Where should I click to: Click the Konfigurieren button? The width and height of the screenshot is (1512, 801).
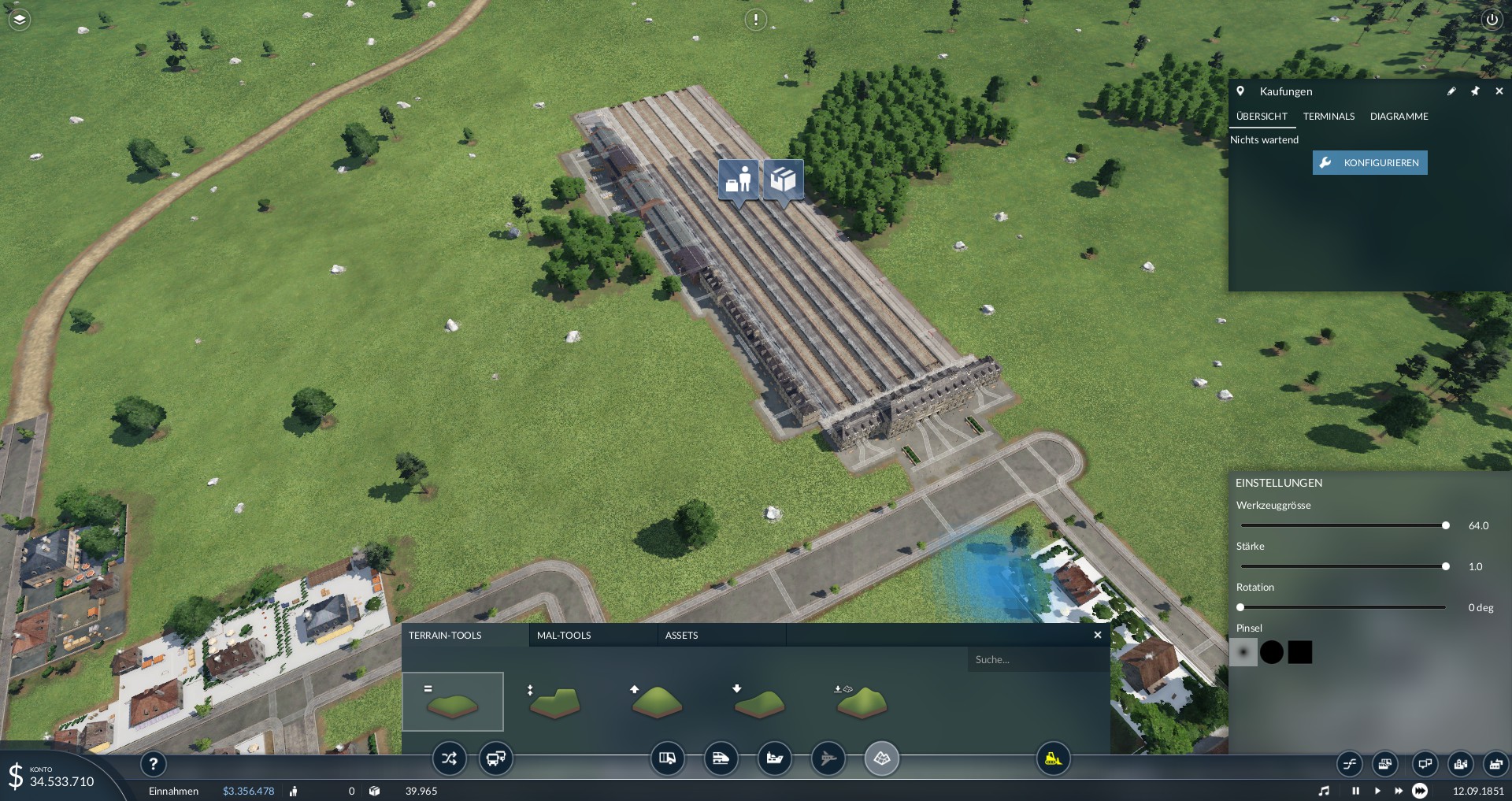click(x=1369, y=163)
